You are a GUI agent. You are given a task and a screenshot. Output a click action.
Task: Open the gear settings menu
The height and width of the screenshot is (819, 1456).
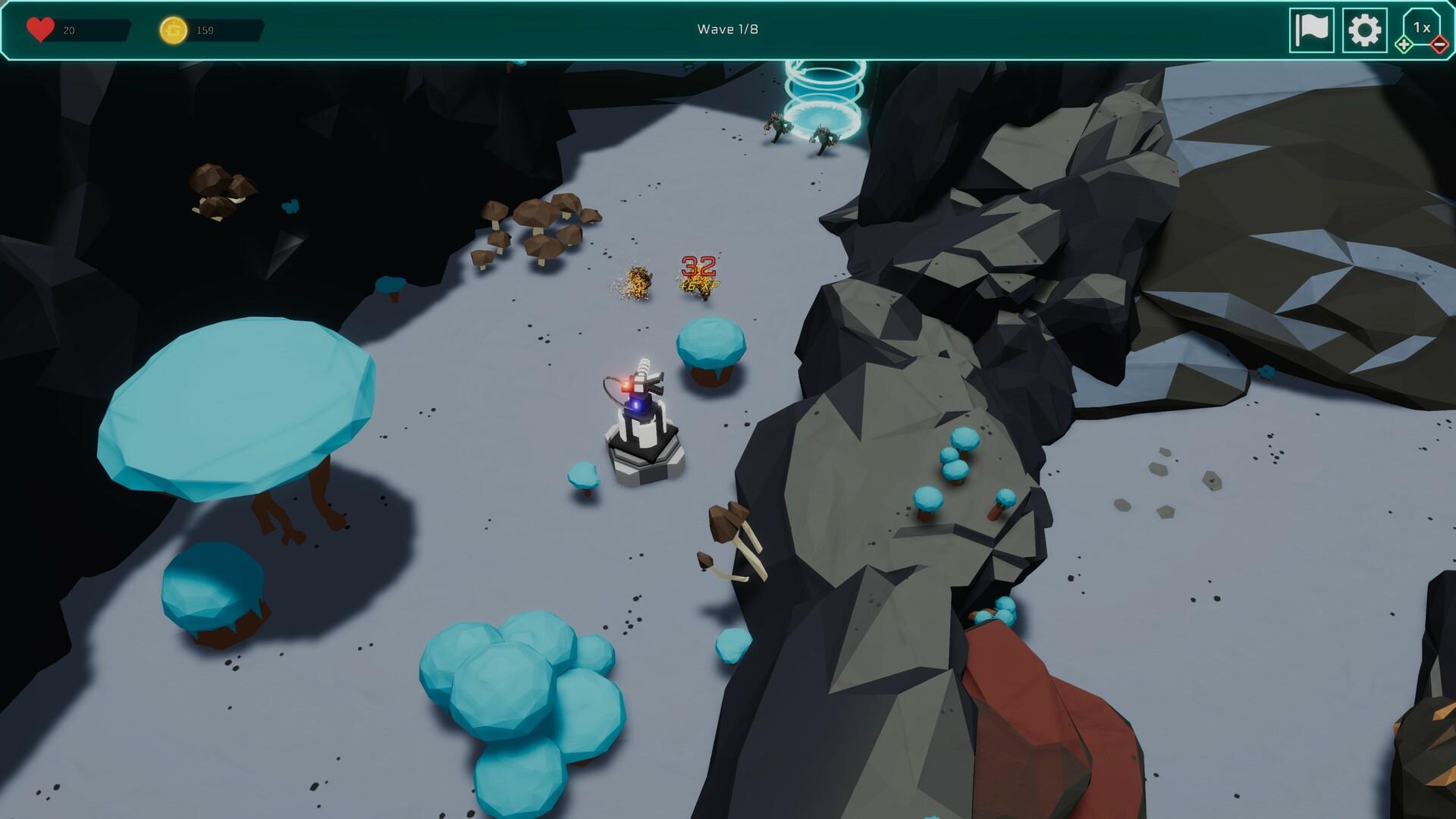click(x=1364, y=30)
